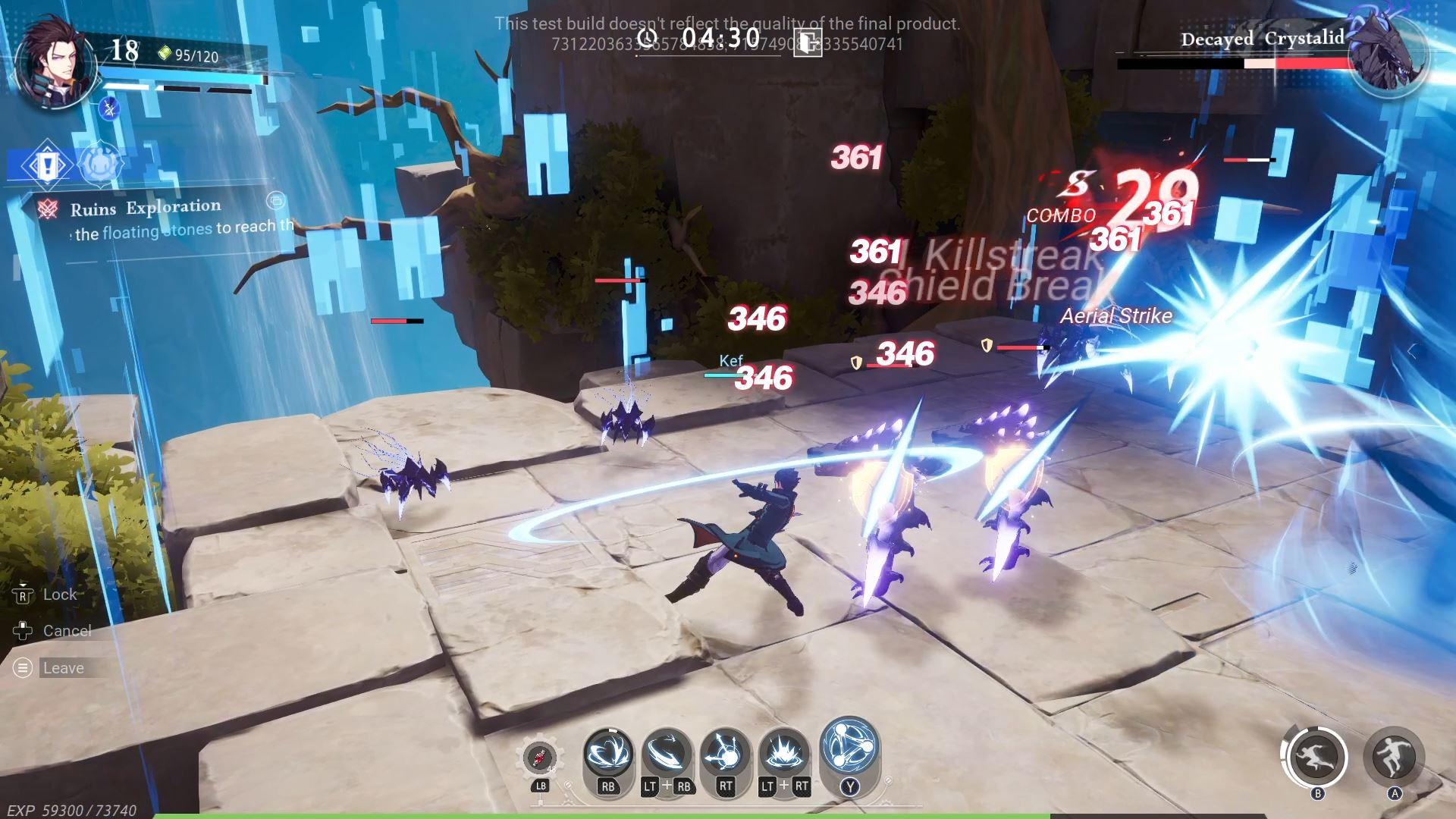
Task: Activate the swirling slash skill
Action: pos(608,754)
